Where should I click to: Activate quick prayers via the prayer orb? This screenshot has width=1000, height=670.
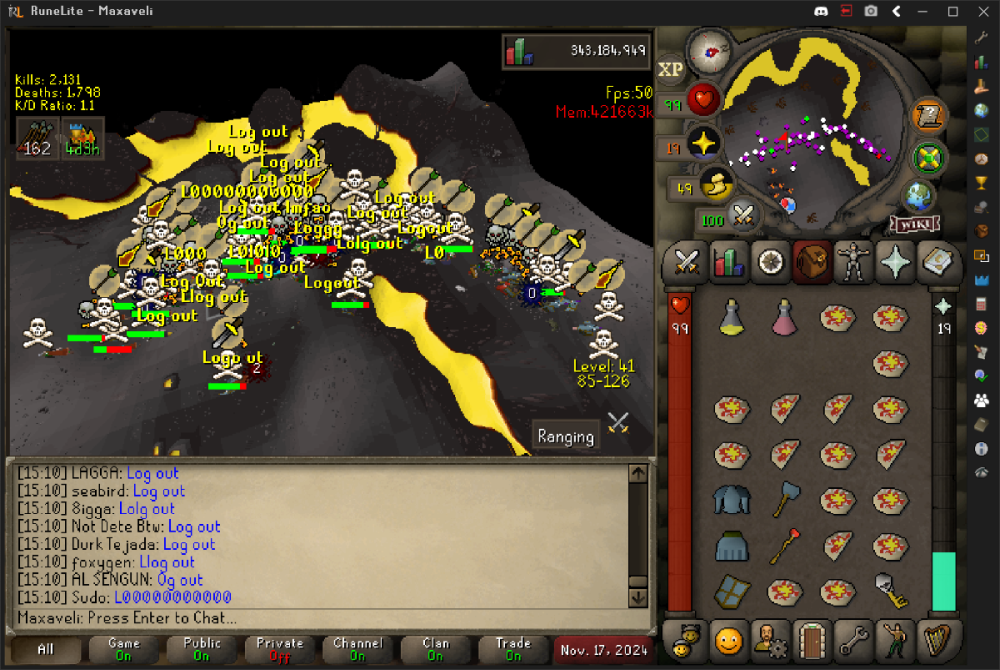tap(703, 144)
